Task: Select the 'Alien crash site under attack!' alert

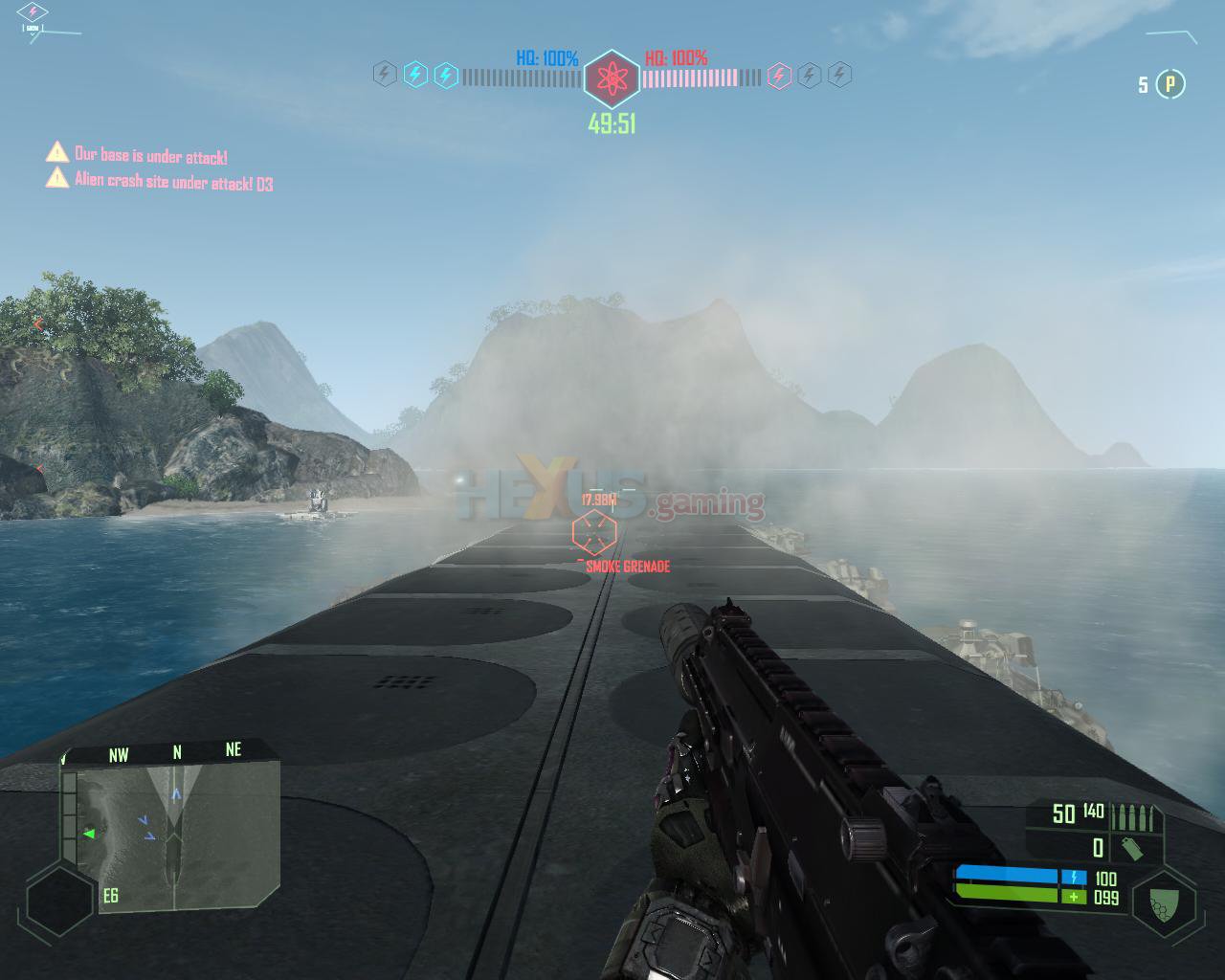Action: [x=173, y=182]
